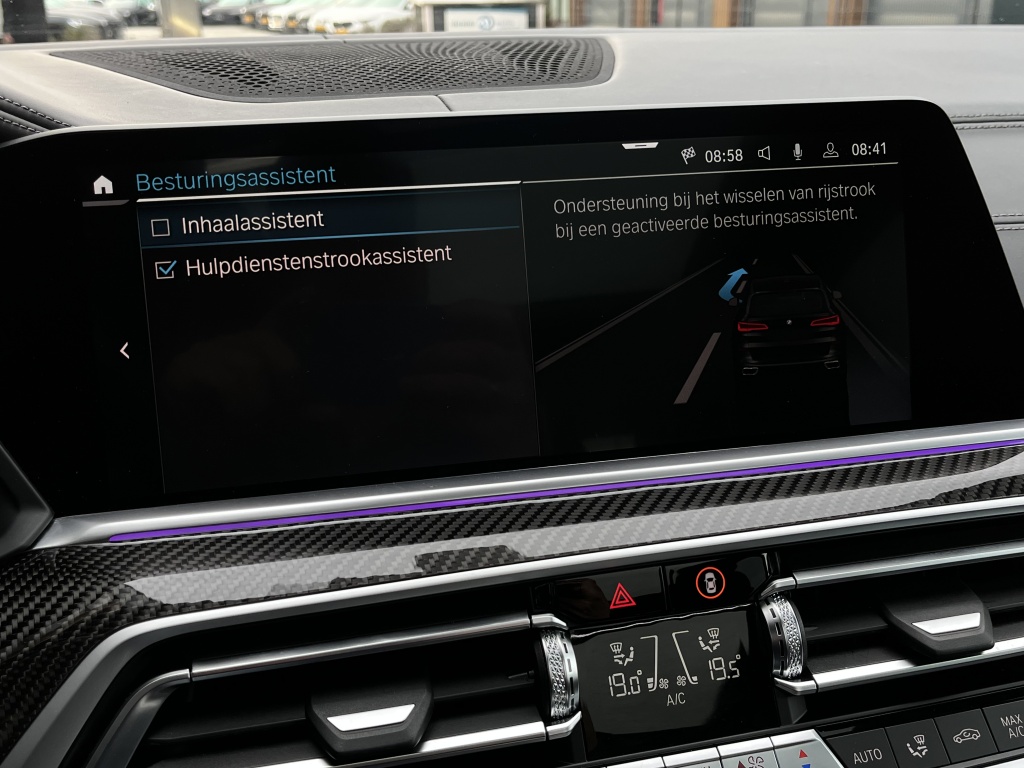Screen dimensions: 1024x768
Task: Untick the Hulpdienstenstrookassistent checkbox
Action: (166, 269)
